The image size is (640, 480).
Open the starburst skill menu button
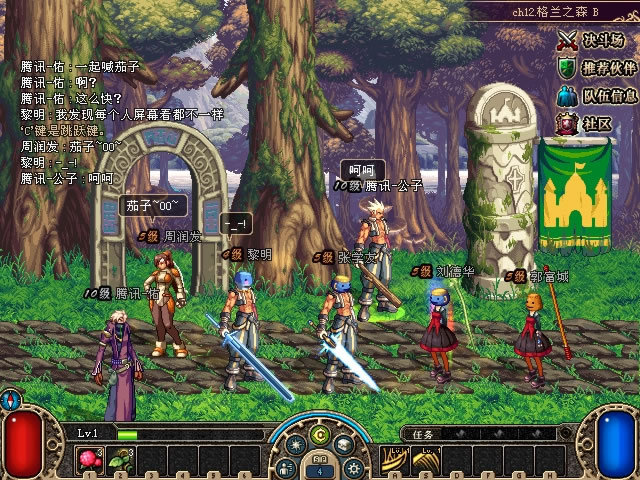295,445
